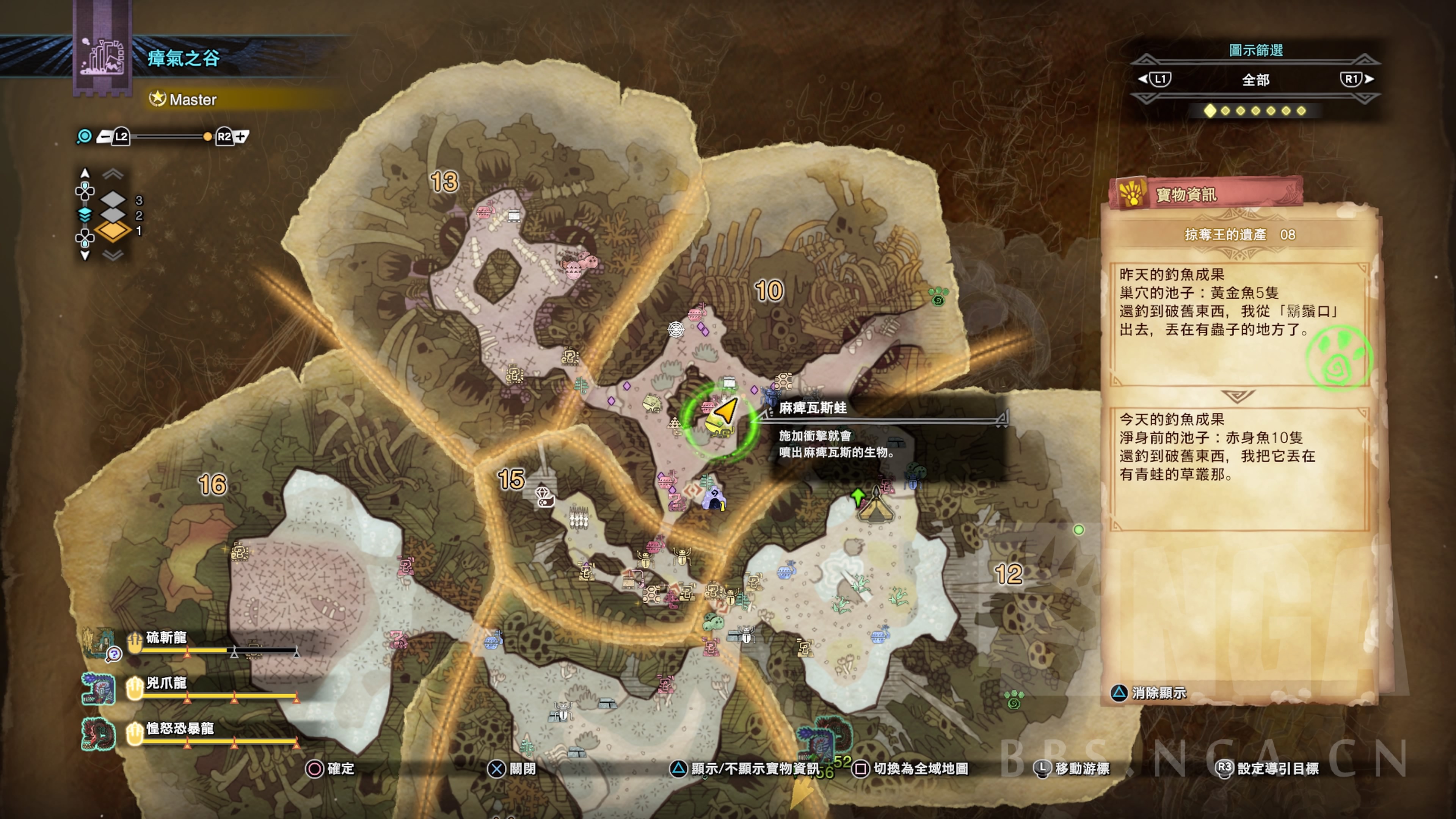Select 兇爪龍 in the monster list

[x=166, y=683]
